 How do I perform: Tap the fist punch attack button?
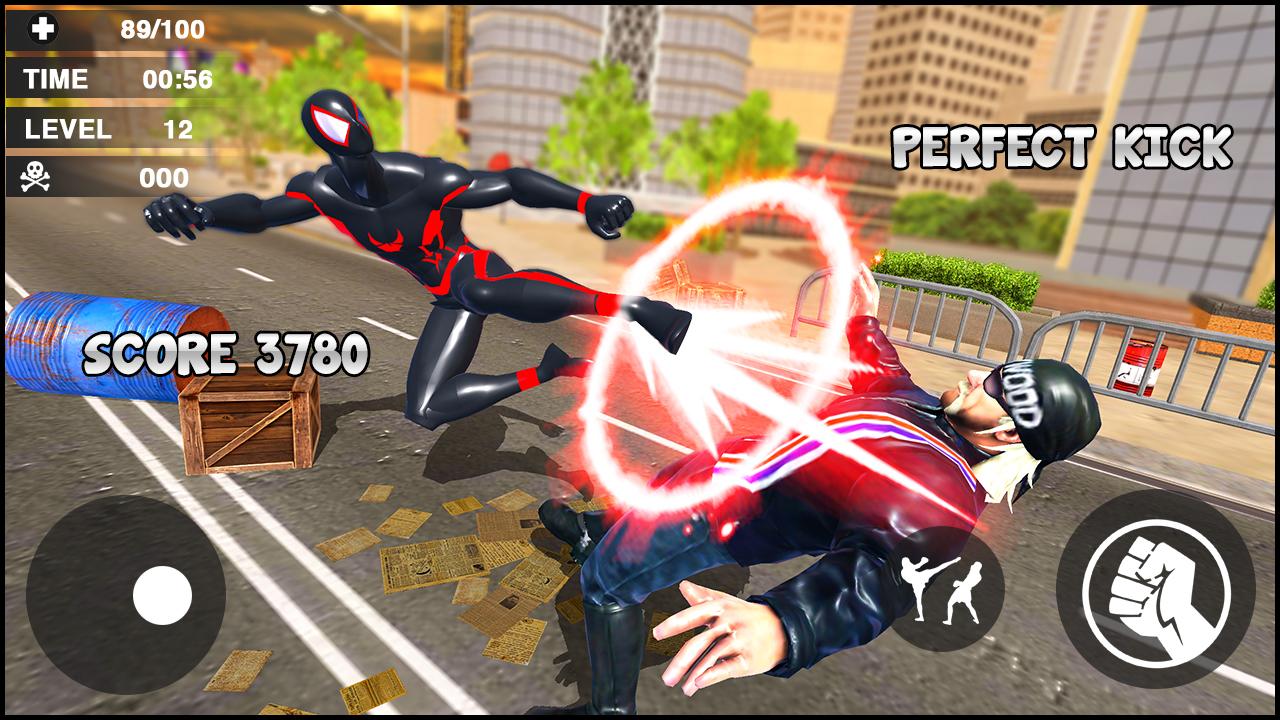(1155, 589)
